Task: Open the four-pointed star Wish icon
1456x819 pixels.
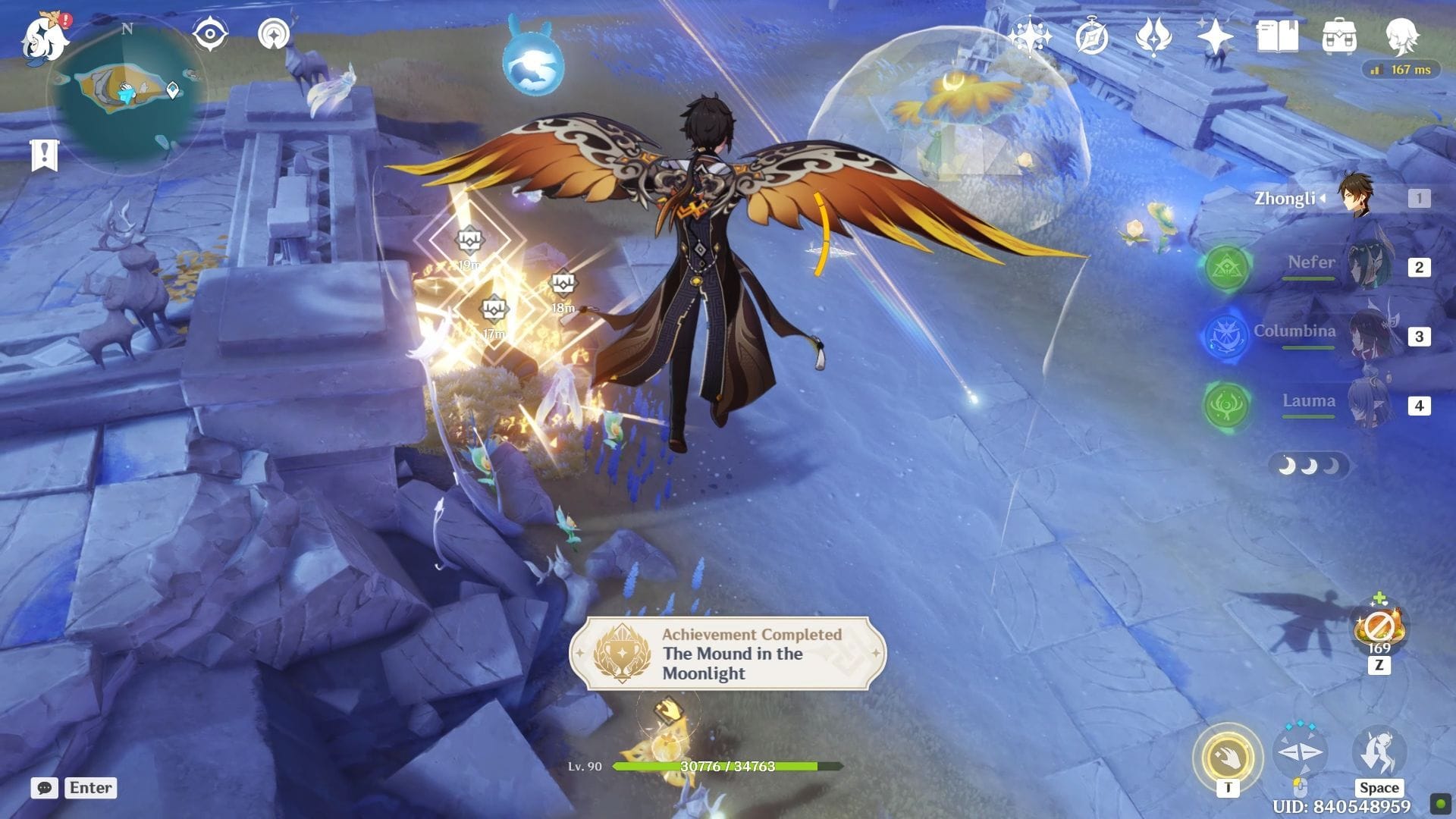Action: pos(1215,36)
